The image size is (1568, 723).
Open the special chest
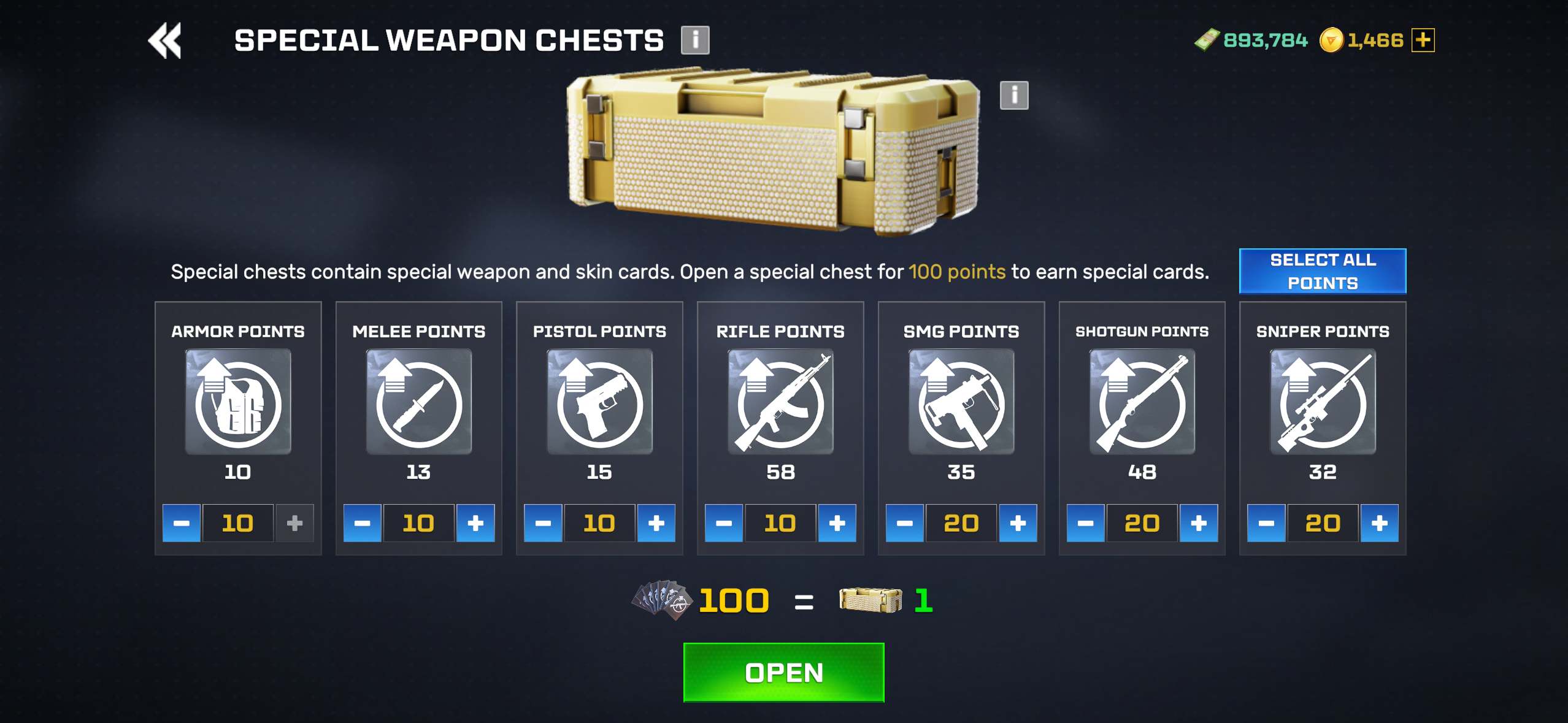pos(783,672)
